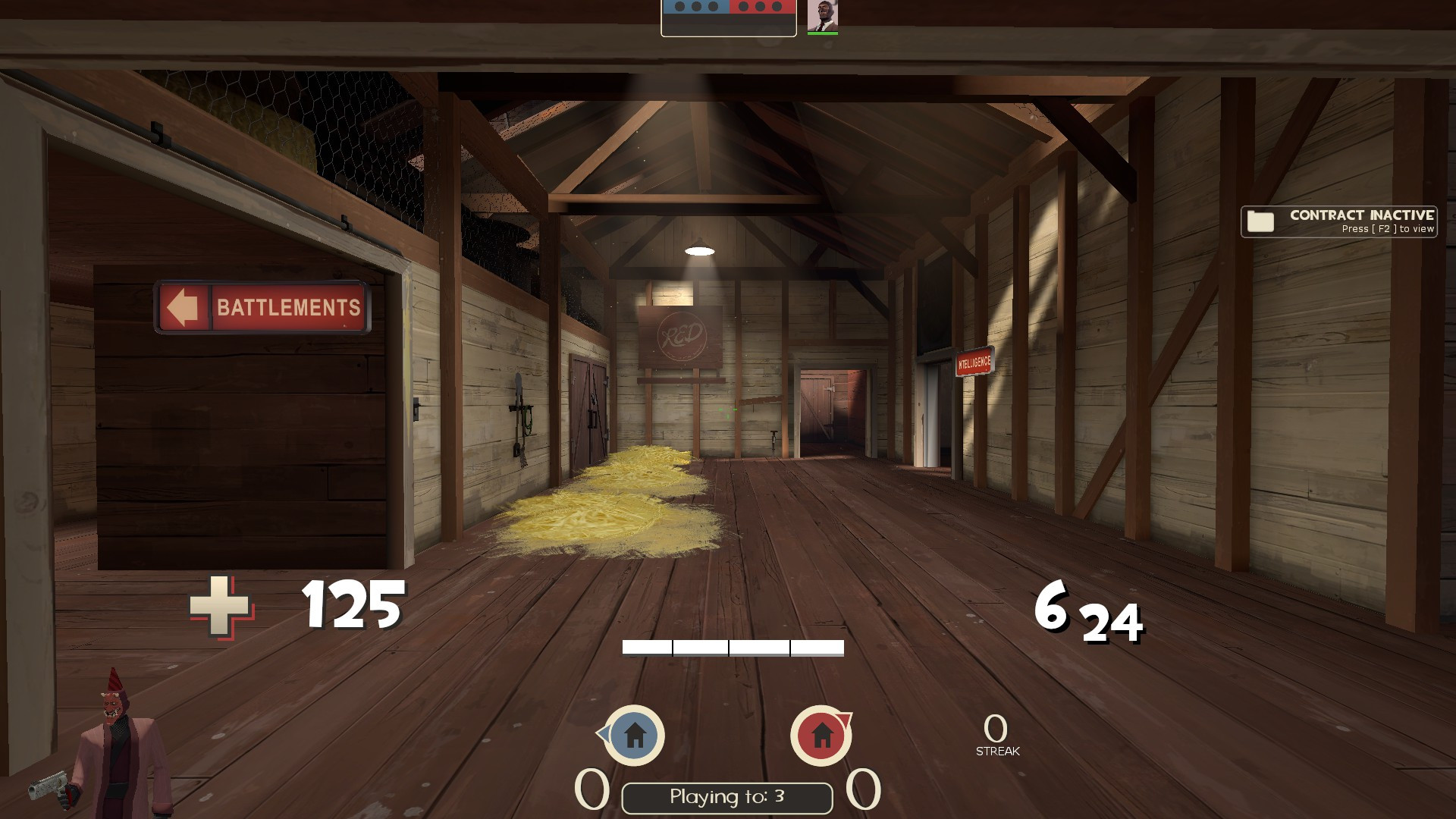
Task: Click the BATTLEMENTS sign
Action: (262, 308)
